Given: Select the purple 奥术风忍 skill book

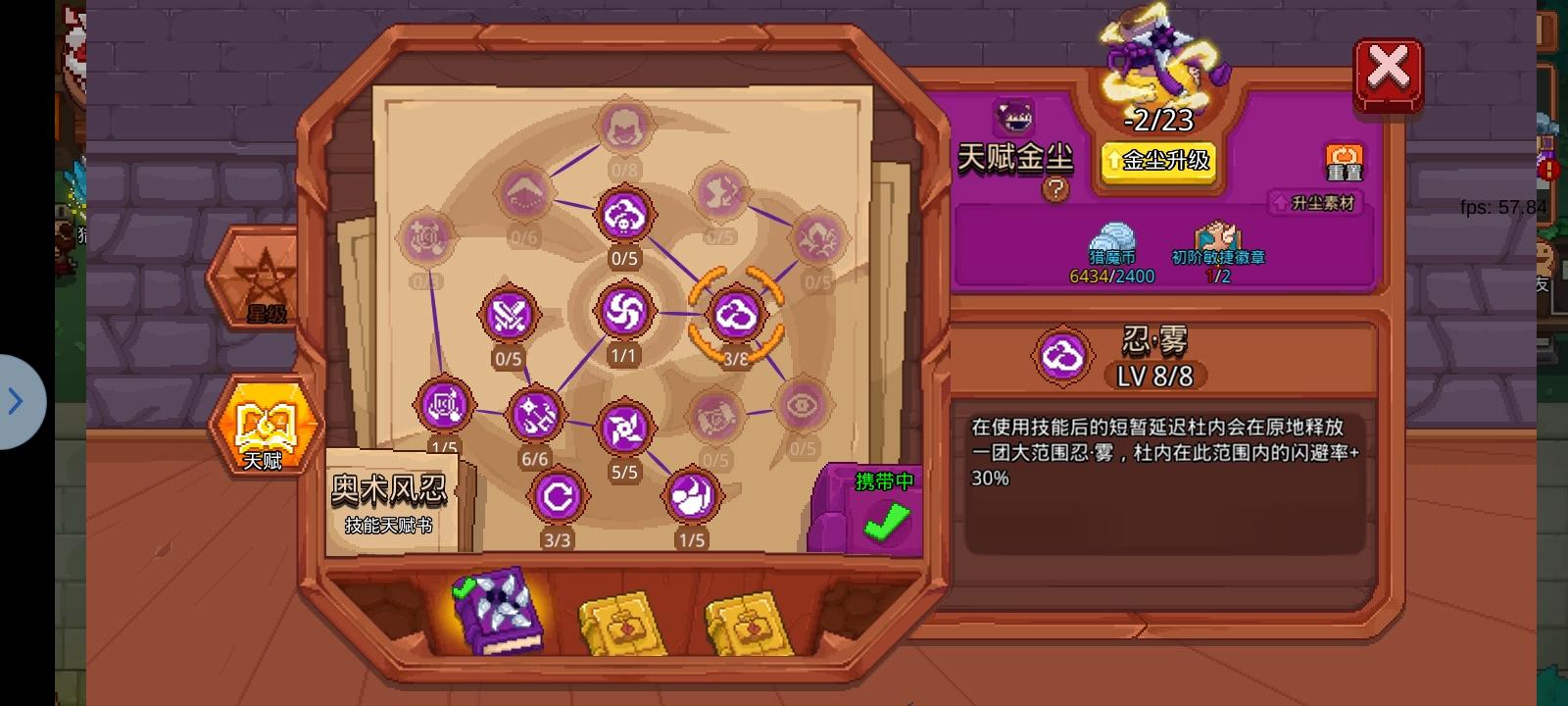Looking at the screenshot, I should [498, 610].
